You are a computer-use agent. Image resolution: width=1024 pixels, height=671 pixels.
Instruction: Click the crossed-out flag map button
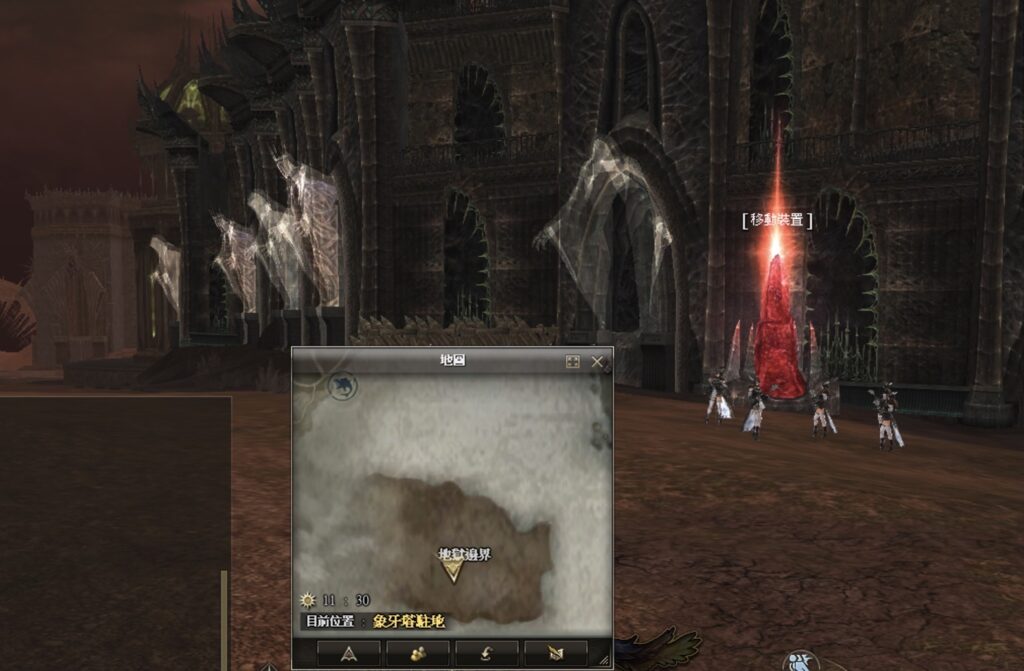(x=555, y=652)
